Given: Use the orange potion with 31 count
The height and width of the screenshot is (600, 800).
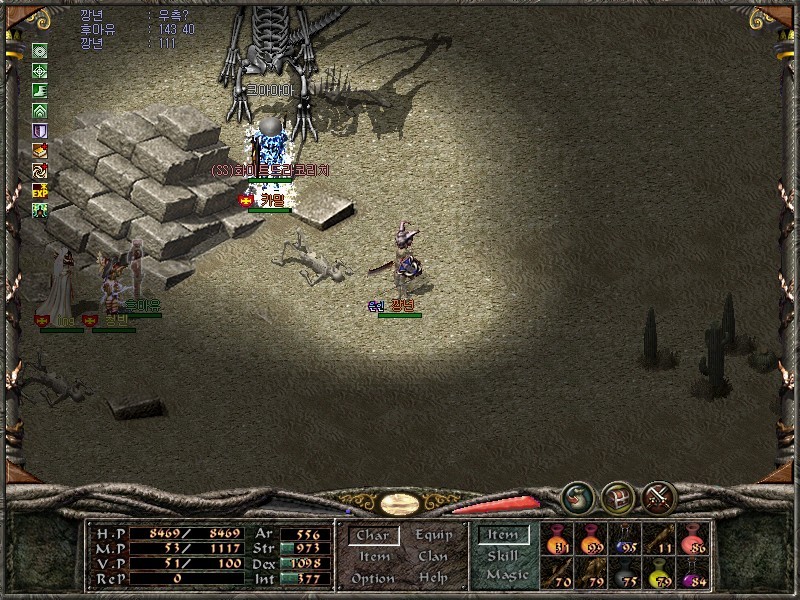Looking at the screenshot, I should pos(558,540).
